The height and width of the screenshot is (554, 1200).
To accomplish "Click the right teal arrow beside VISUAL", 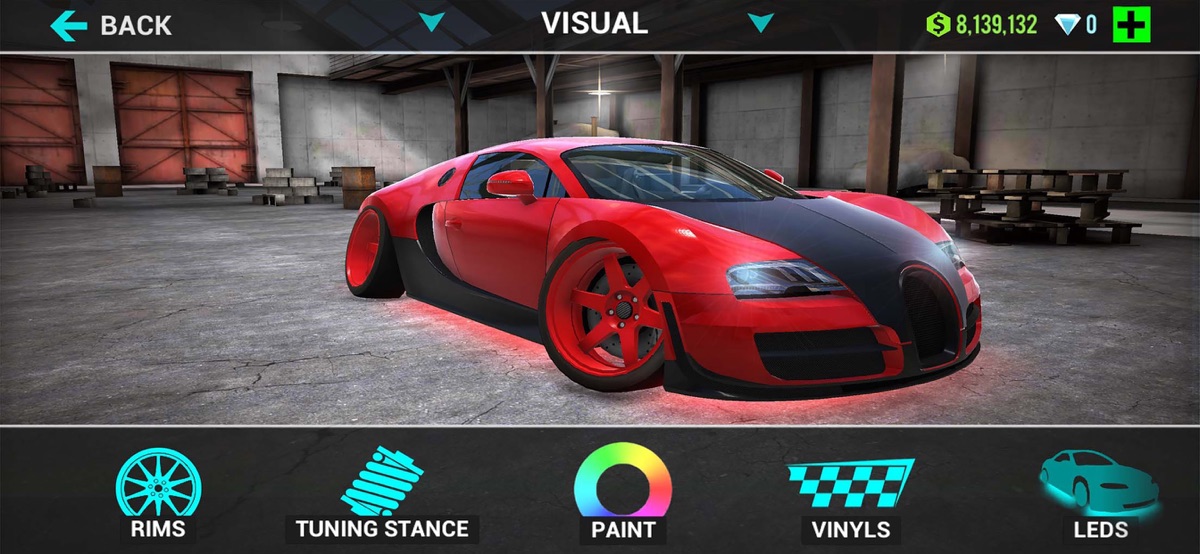I will (760, 23).
